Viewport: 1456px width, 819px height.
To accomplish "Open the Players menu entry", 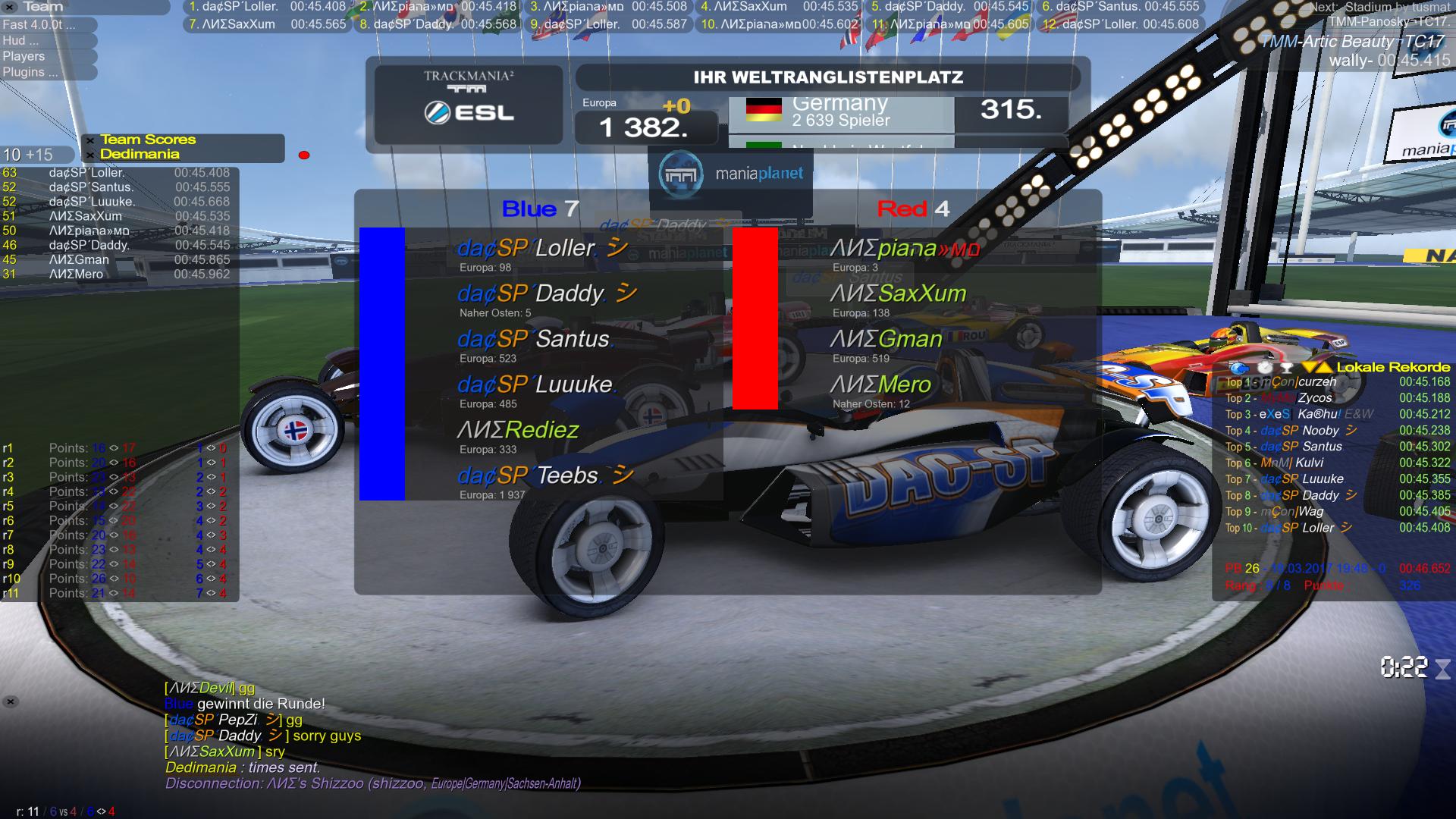I will coord(24,56).
